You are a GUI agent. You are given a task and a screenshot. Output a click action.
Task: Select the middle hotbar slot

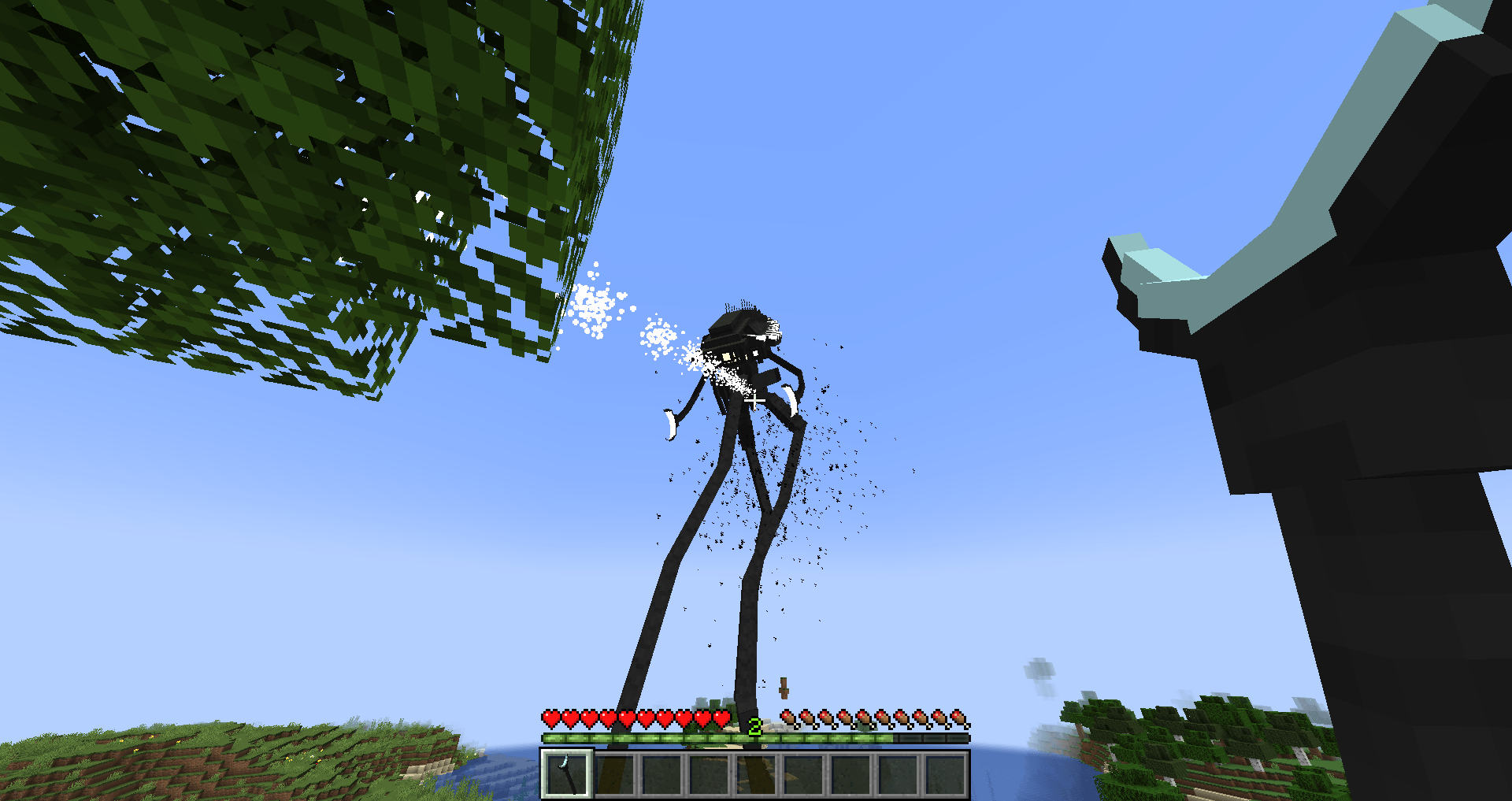click(757, 773)
